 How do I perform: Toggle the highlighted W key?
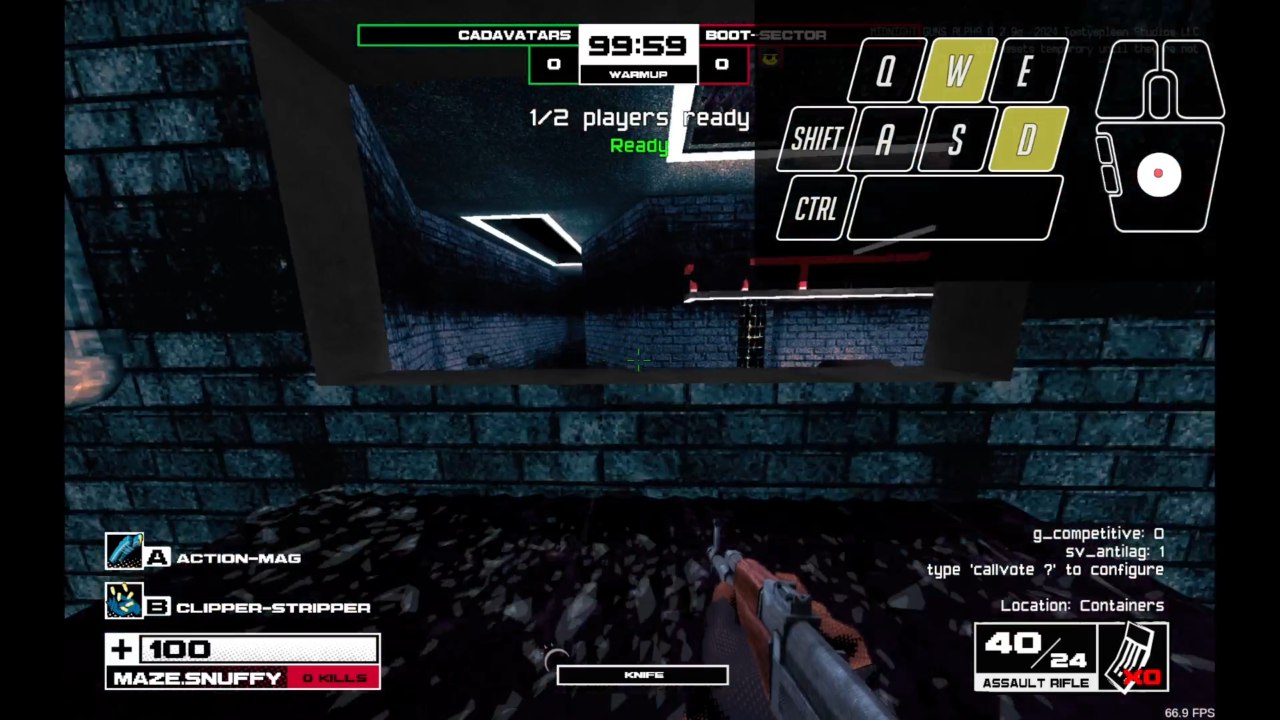coord(955,70)
